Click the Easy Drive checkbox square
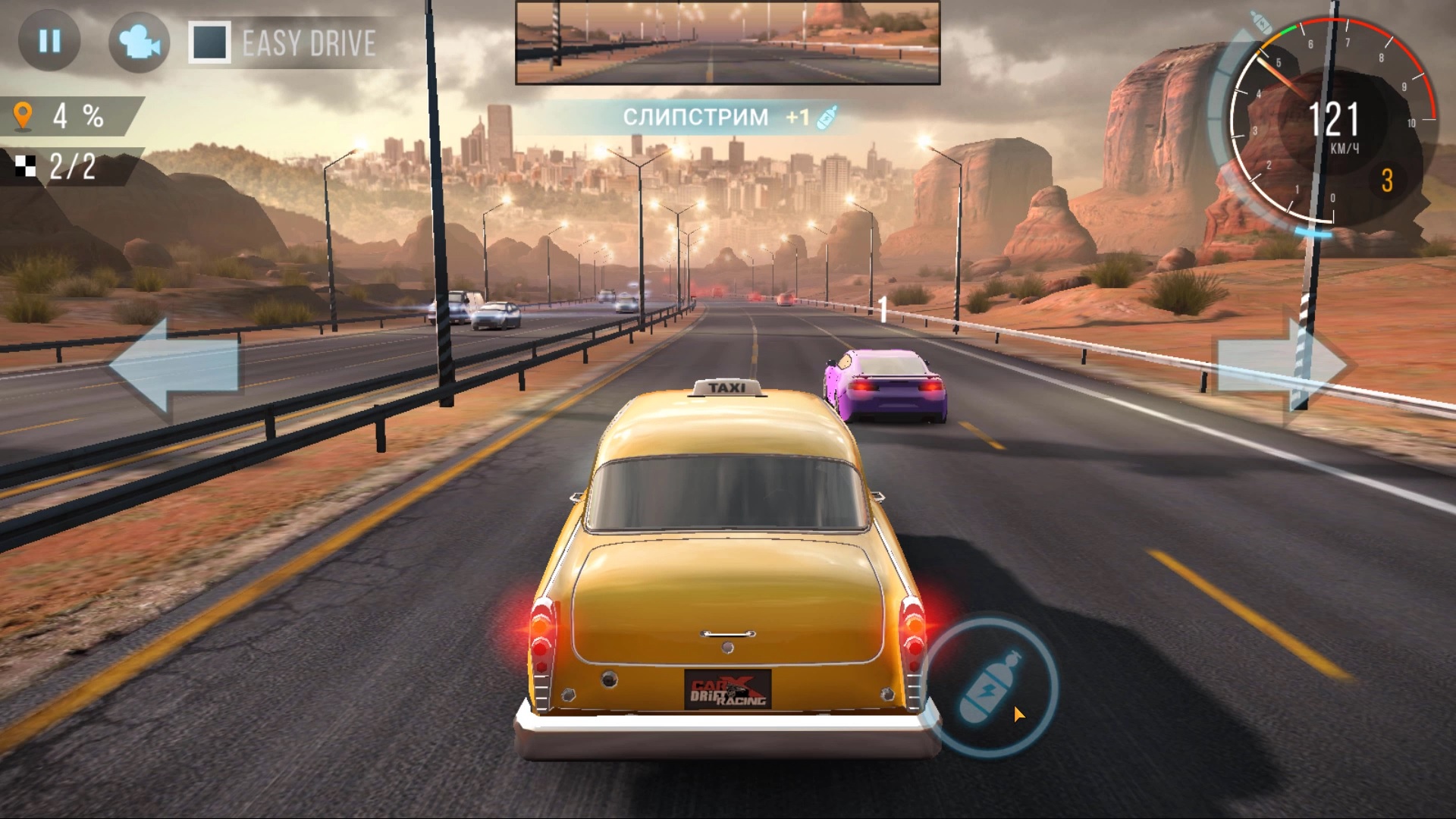 click(x=208, y=43)
